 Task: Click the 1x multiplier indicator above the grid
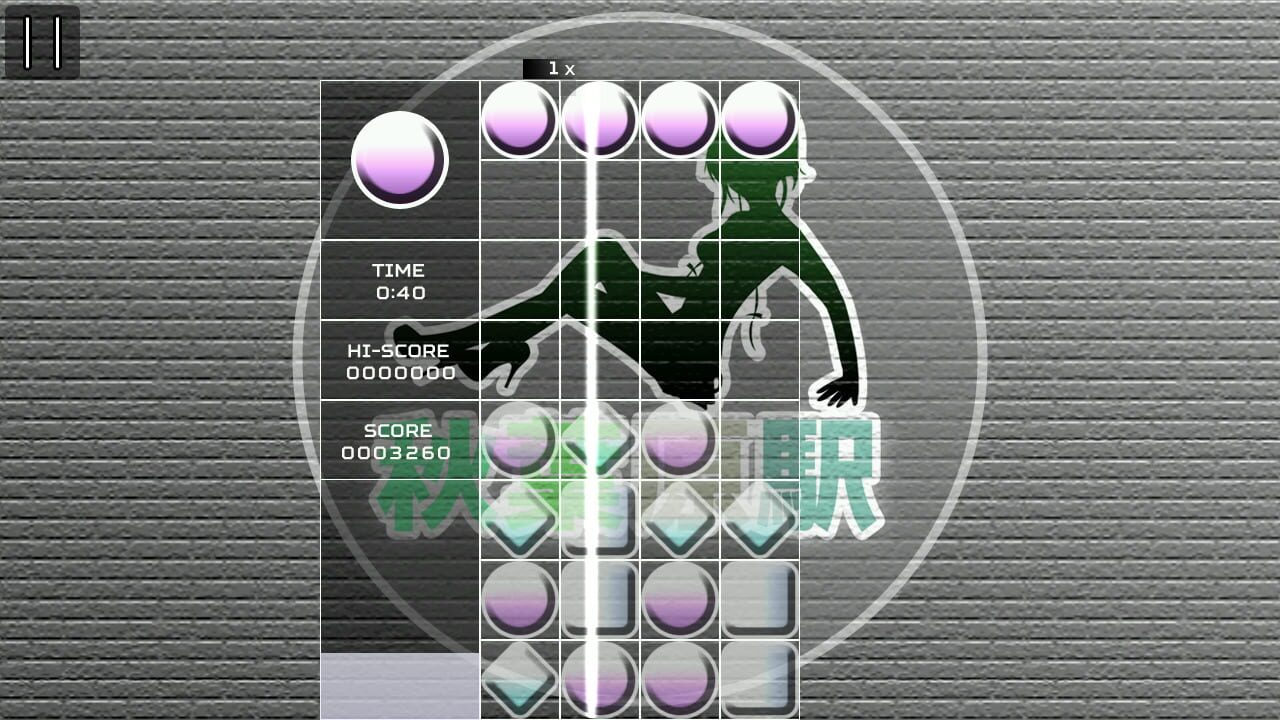(556, 67)
